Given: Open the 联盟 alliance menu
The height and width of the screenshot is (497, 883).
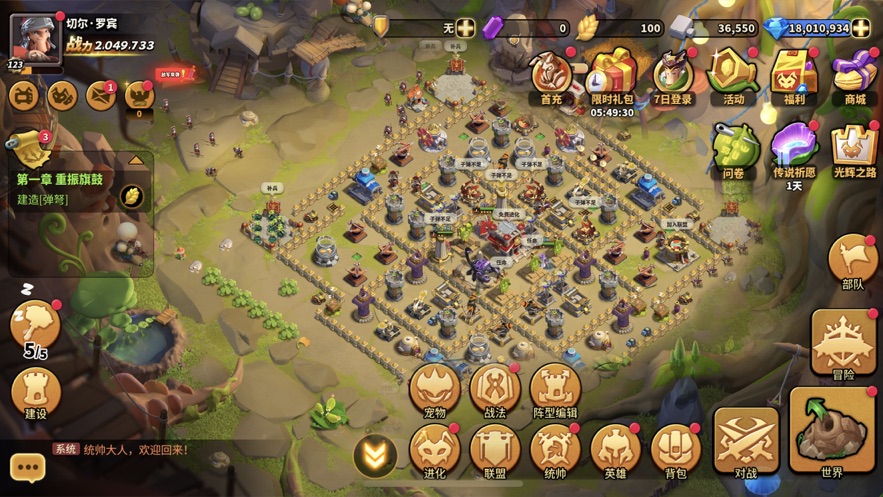Looking at the screenshot, I should pyautogui.click(x=495, y=448).
